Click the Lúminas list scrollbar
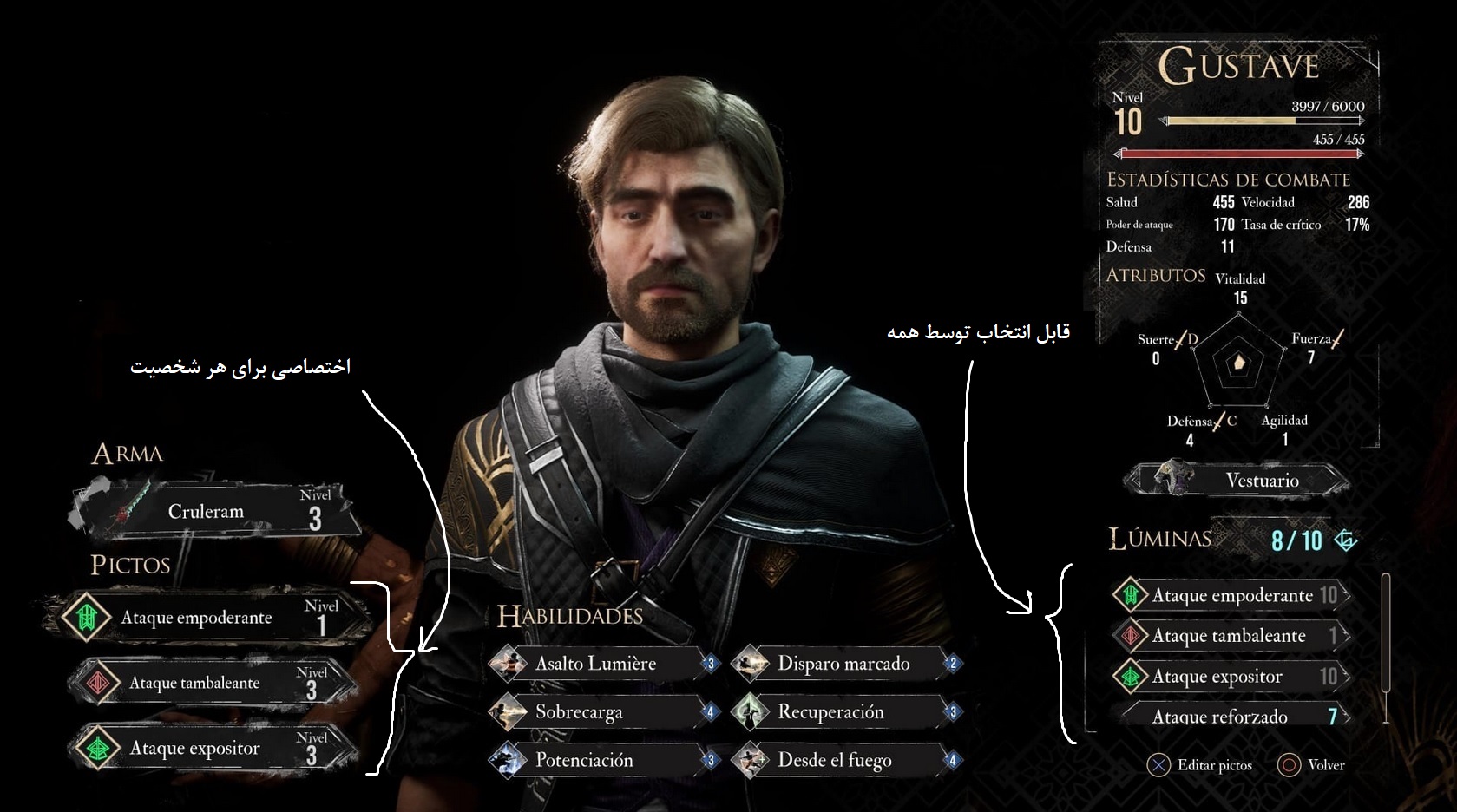The width and height of the screenshot is (1457, 812). tap(1385, 646)
